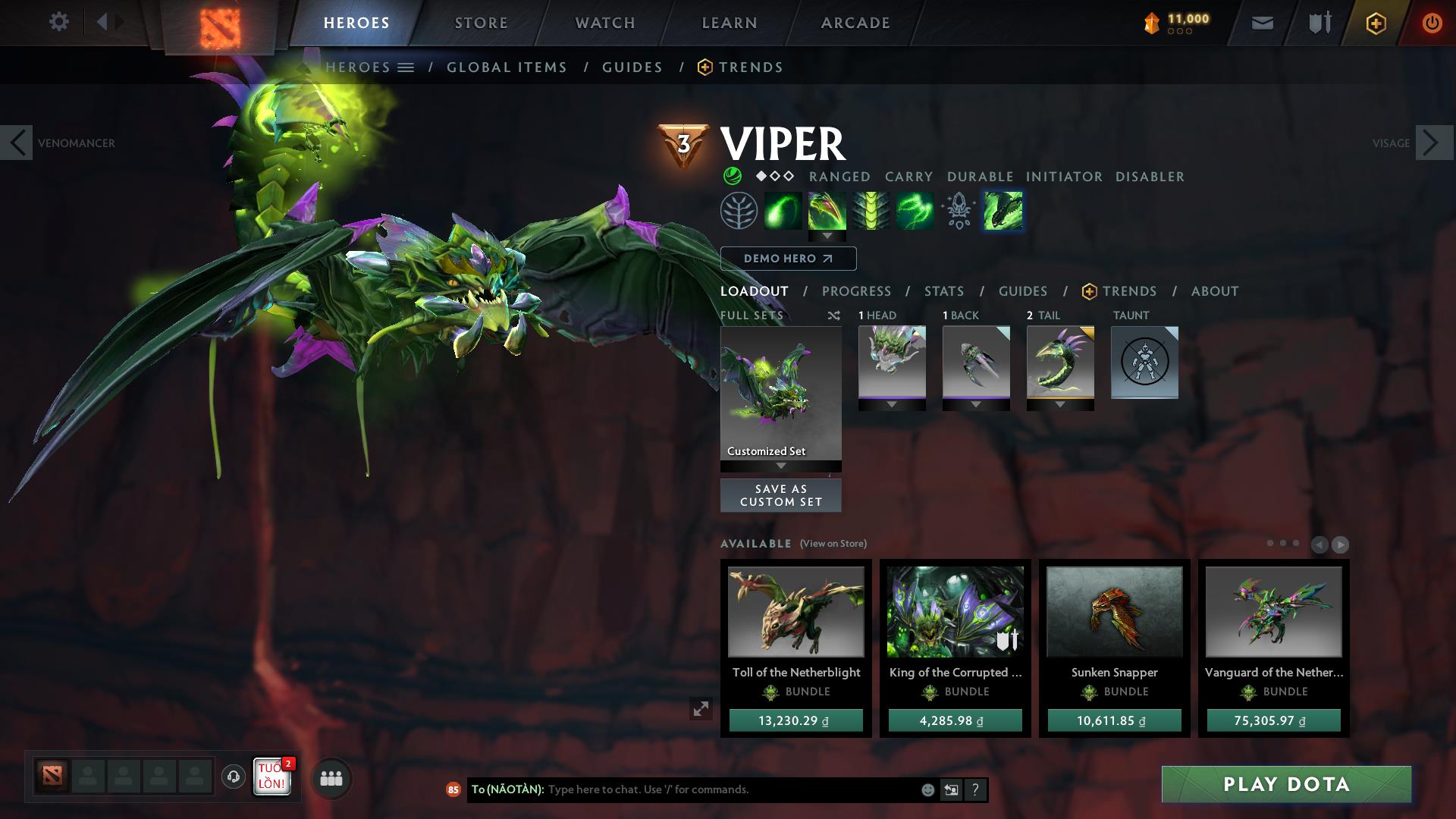1456x819 pixels.
Task: Select the Nethertoxin ability icon
Action: pyautogui.click(x=827, y=210)
